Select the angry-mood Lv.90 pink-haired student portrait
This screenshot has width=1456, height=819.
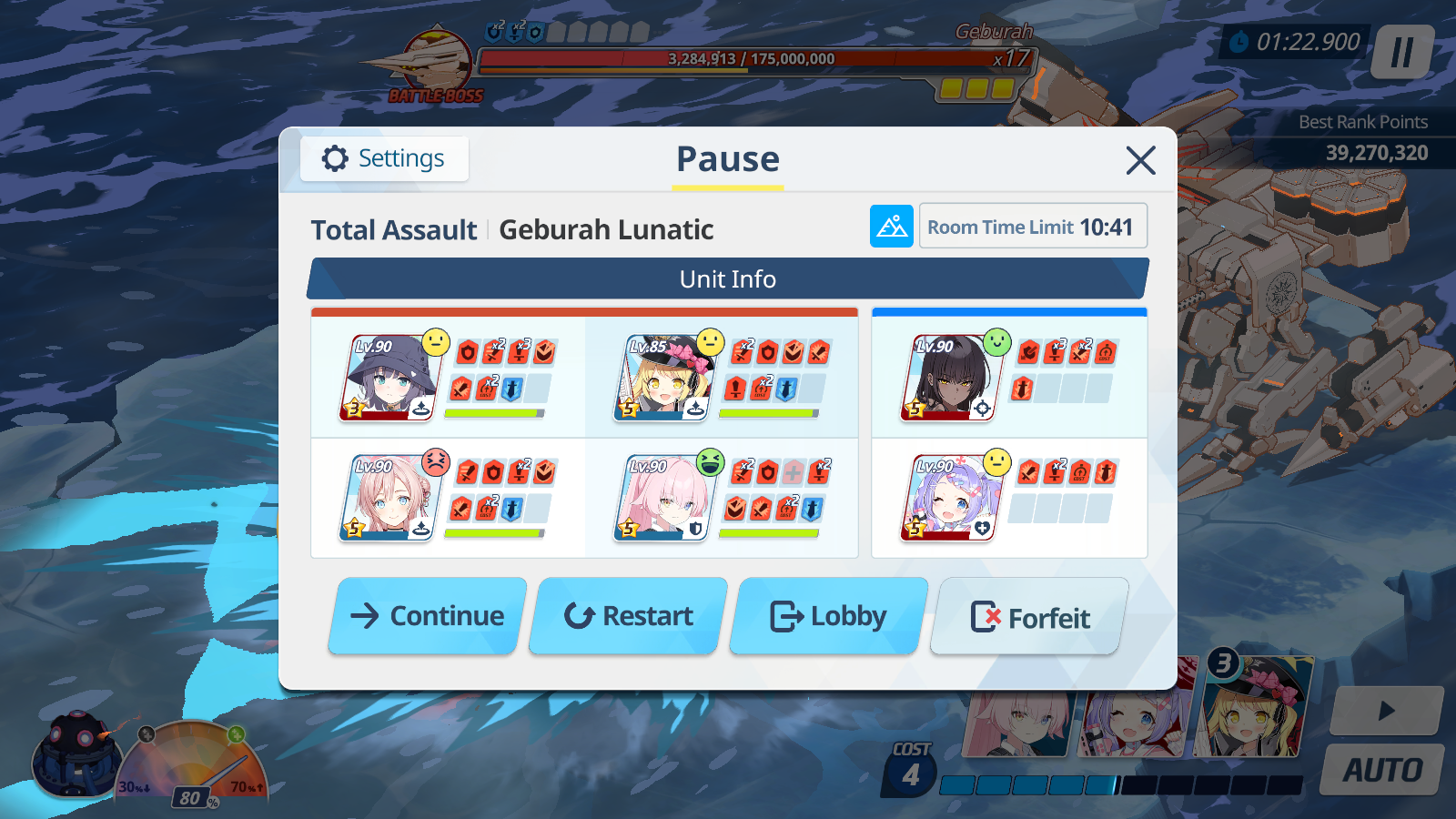(389, 498)
